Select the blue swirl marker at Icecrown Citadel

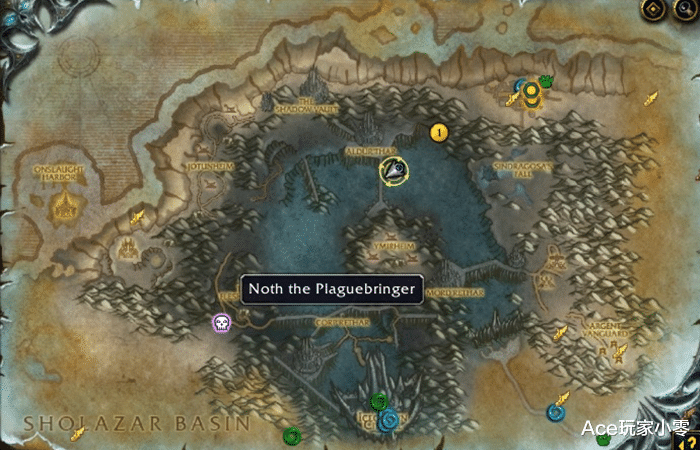[388, 420]
